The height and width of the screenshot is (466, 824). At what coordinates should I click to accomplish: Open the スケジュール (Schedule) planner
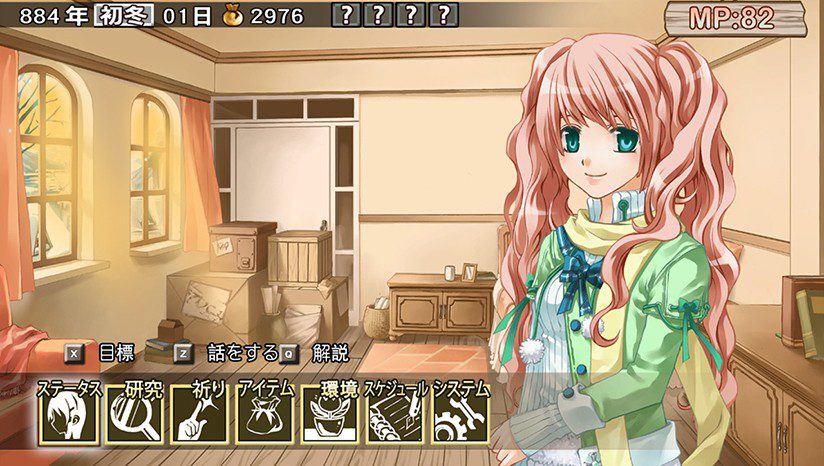coord(395,415)
